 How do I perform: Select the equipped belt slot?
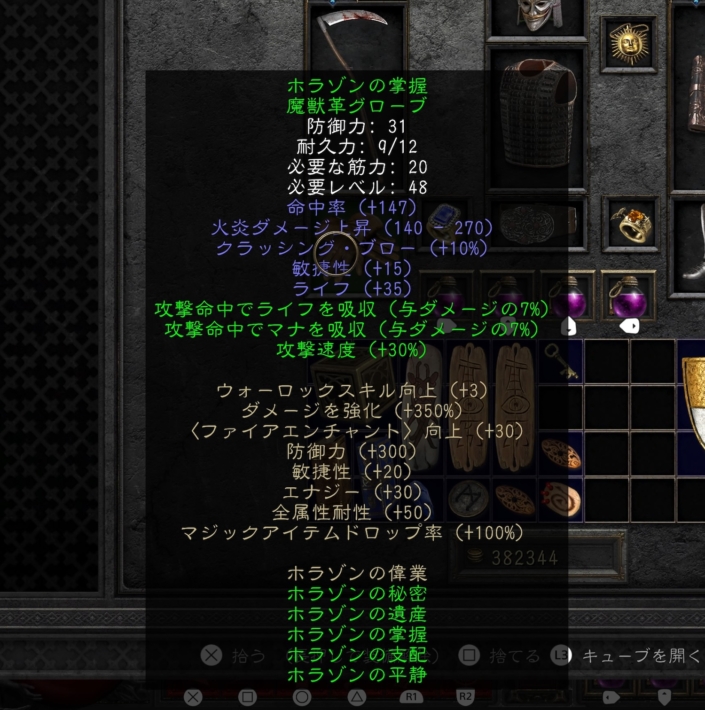tap(538, 224)
